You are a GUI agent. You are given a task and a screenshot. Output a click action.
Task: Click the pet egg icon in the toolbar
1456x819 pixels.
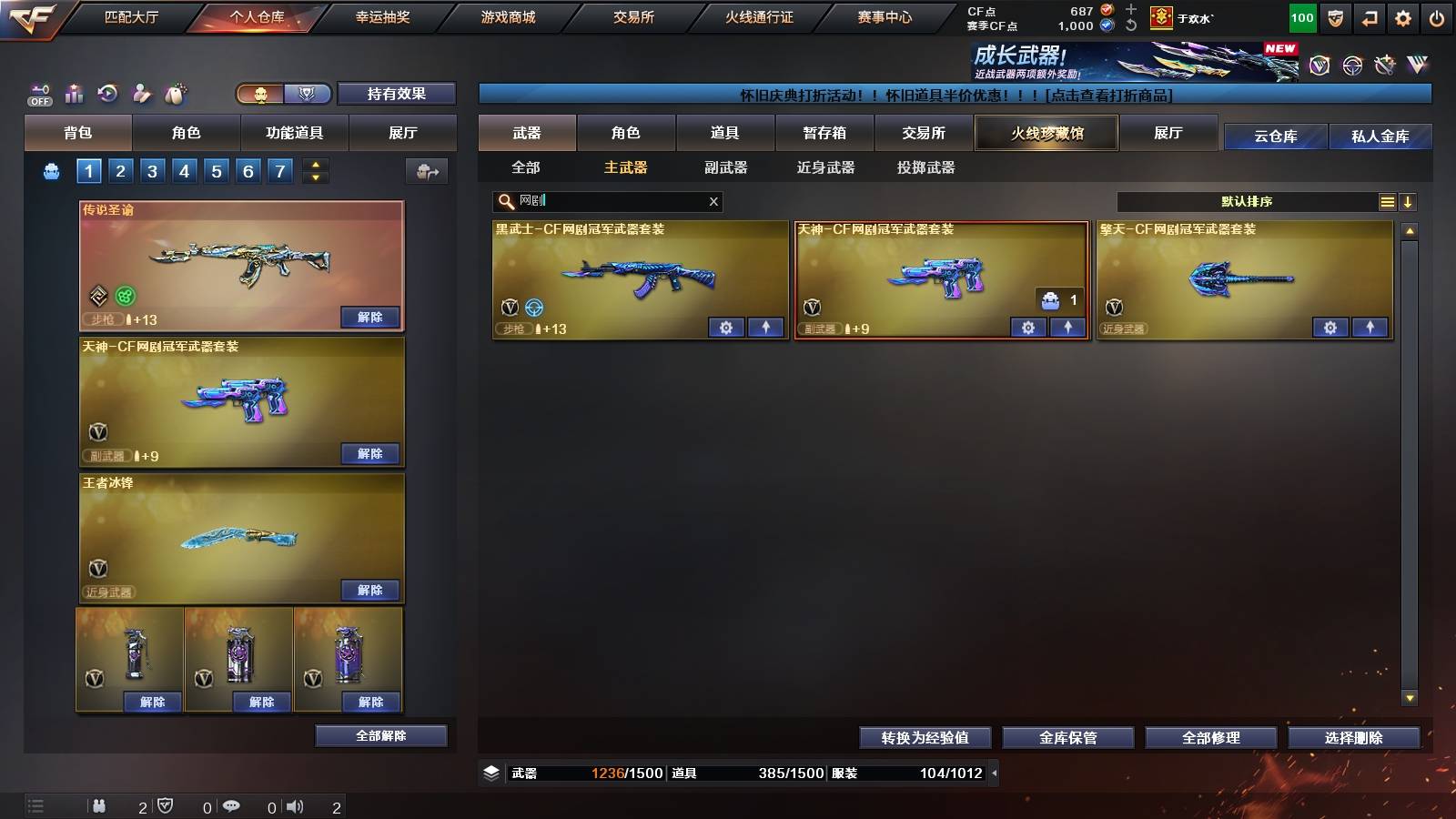[175, 92]
